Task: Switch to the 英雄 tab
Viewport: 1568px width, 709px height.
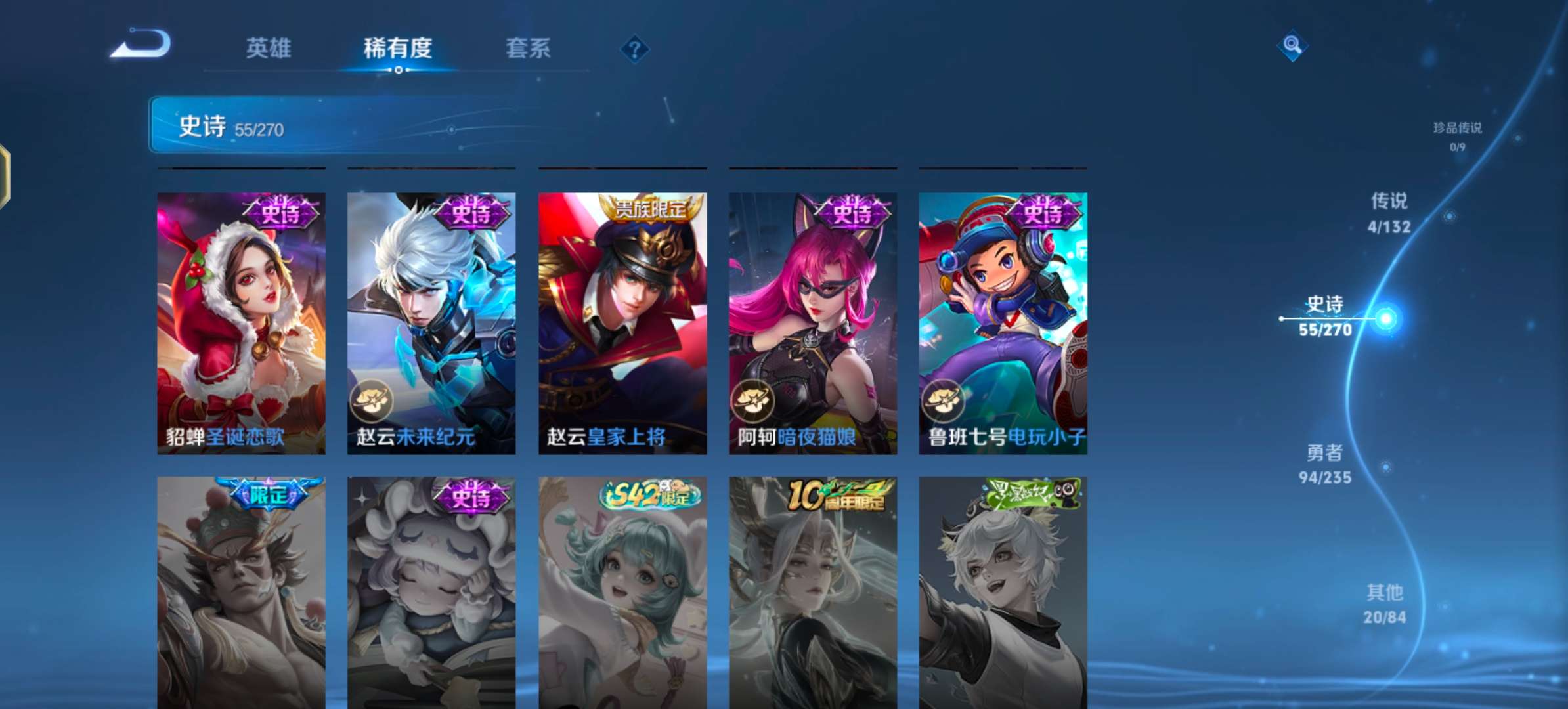Action: 270,49
